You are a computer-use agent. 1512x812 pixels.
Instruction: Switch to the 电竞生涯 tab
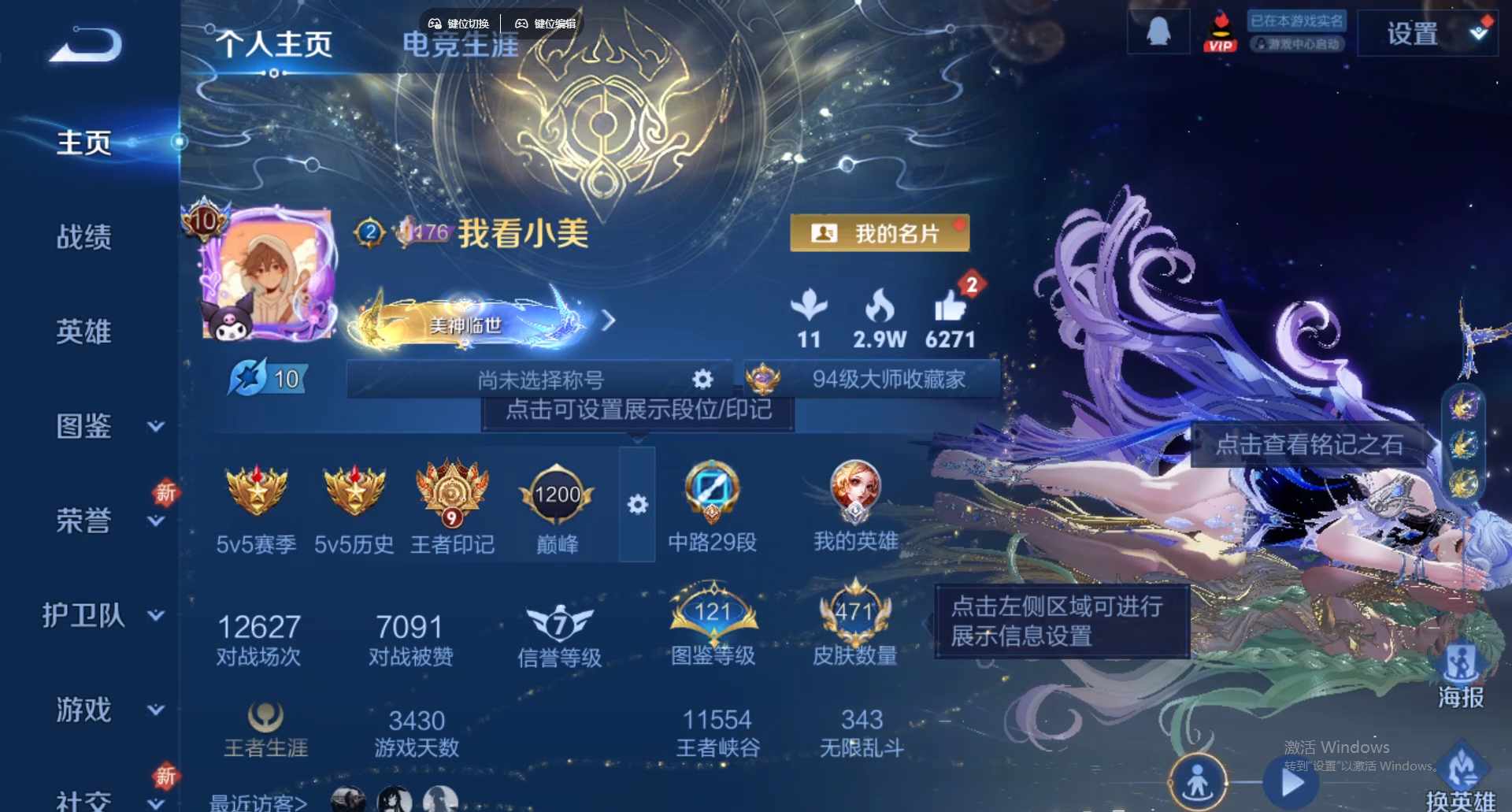pos(460,45)
